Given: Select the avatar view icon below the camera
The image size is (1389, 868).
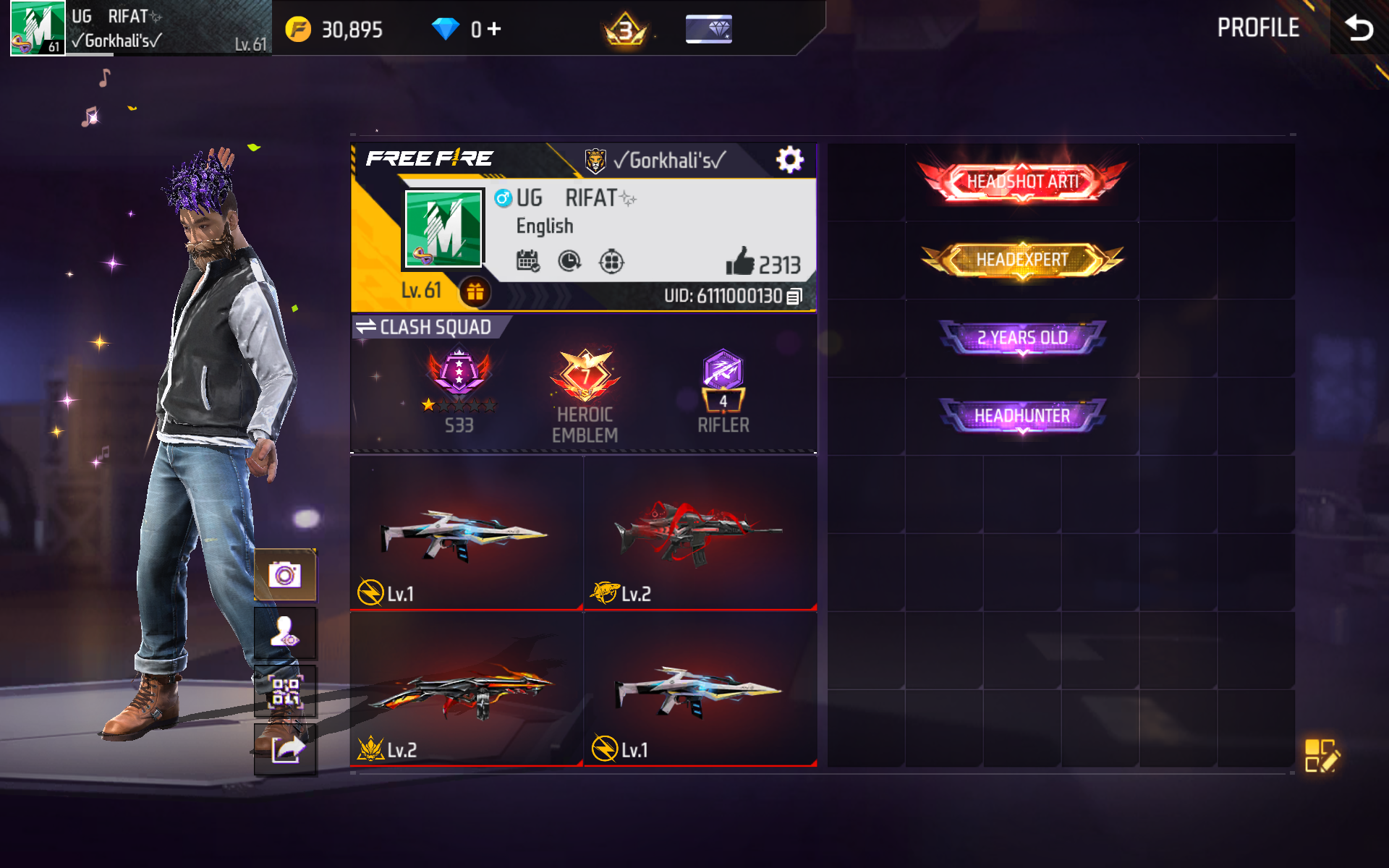Looking at the screenshot, I should (285, 632).
